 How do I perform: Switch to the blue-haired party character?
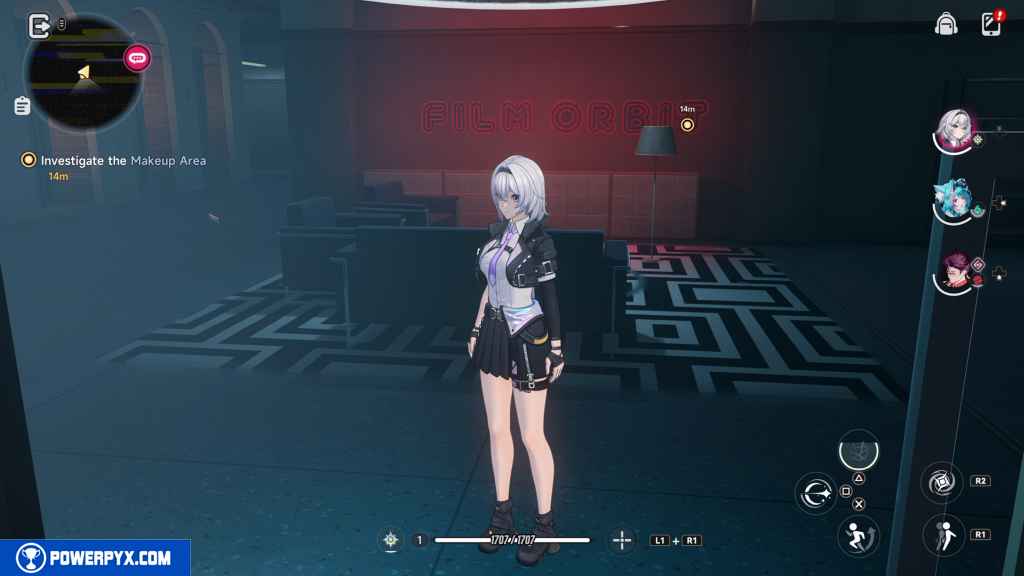tap(954, 200)
